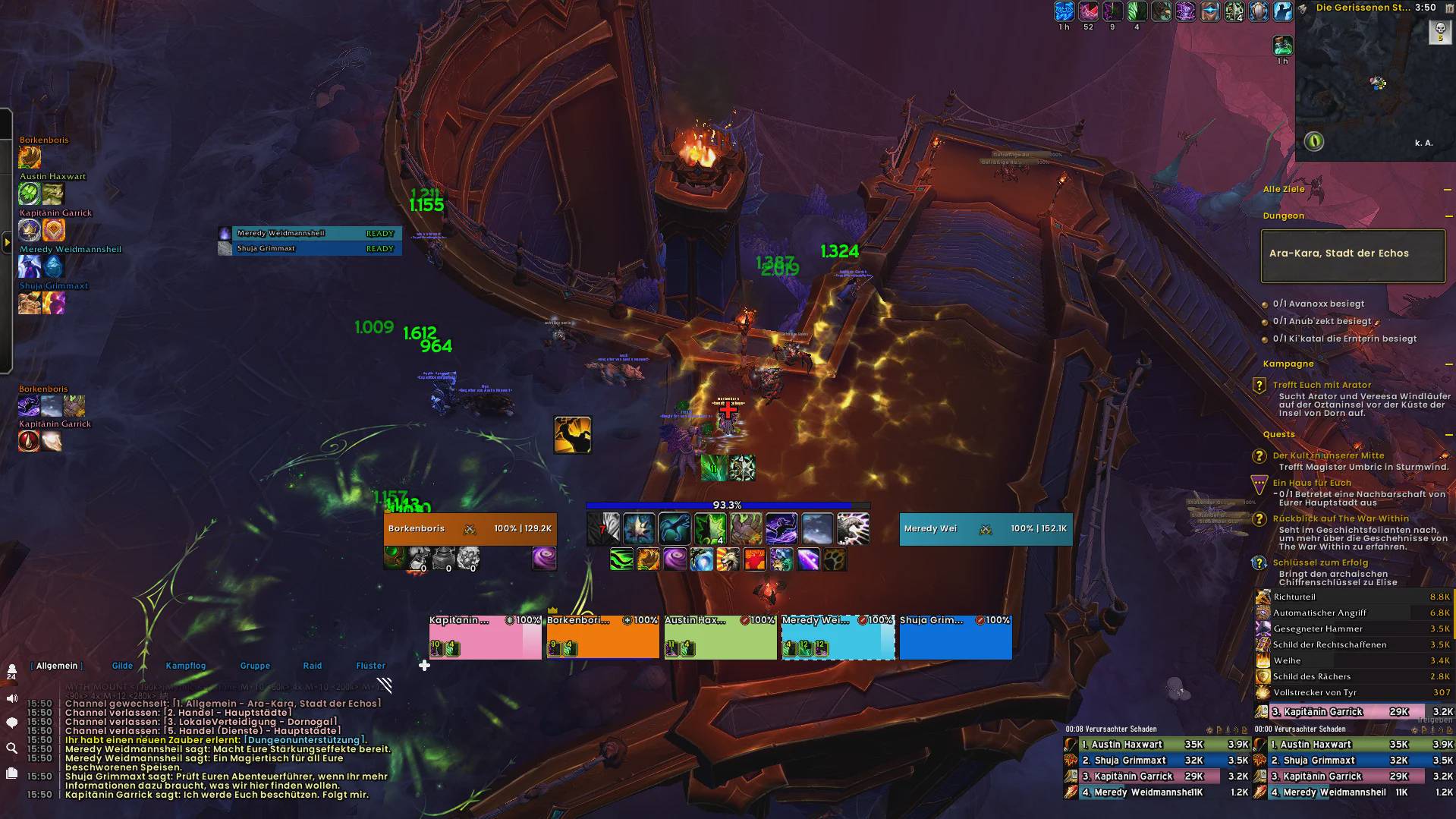This screenshot has width=1456, height=819.
Task: Open the Kampflog chat tab
Action: [185, 666]
